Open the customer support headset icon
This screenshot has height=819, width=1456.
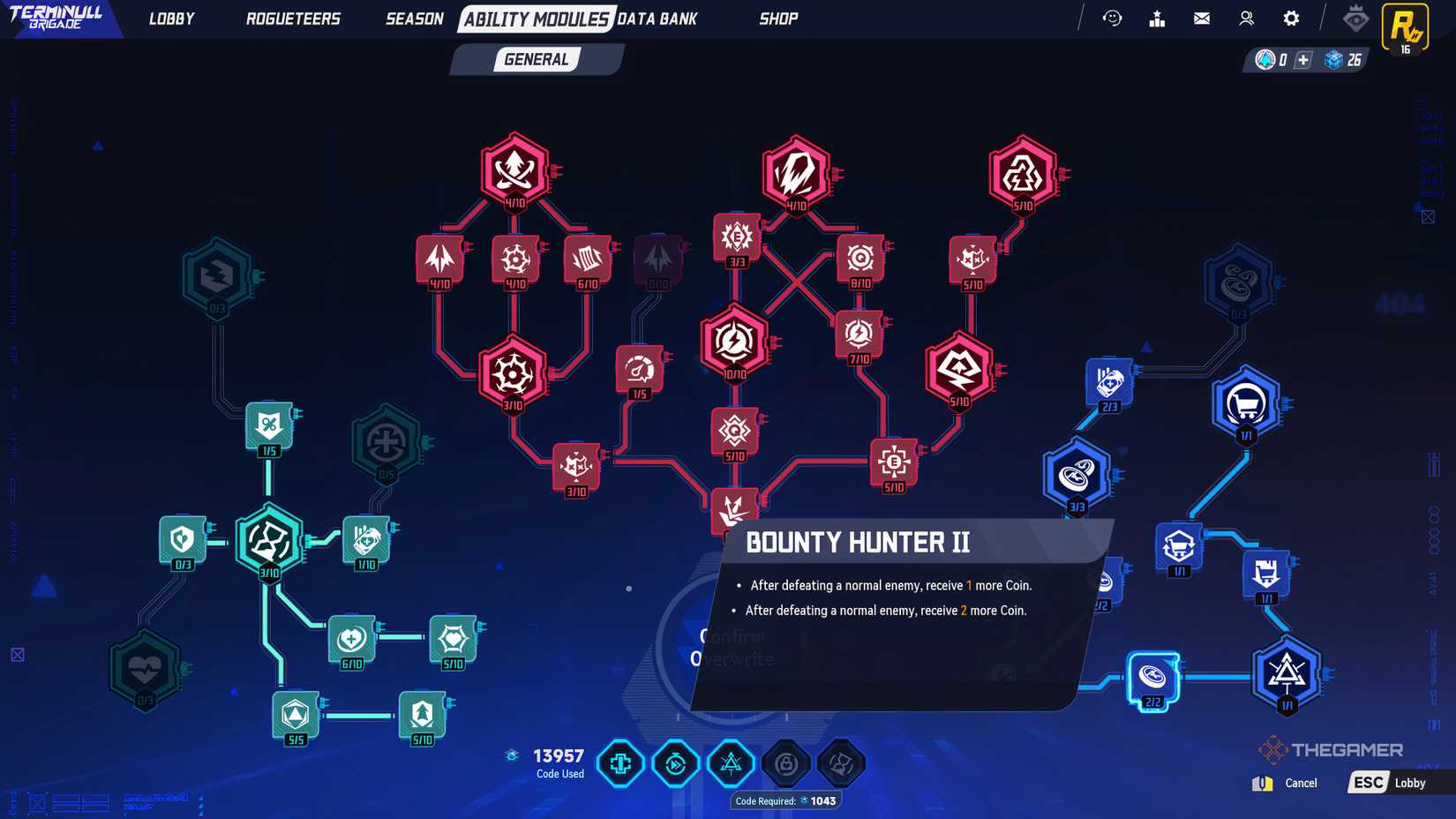coord(1113,18)
